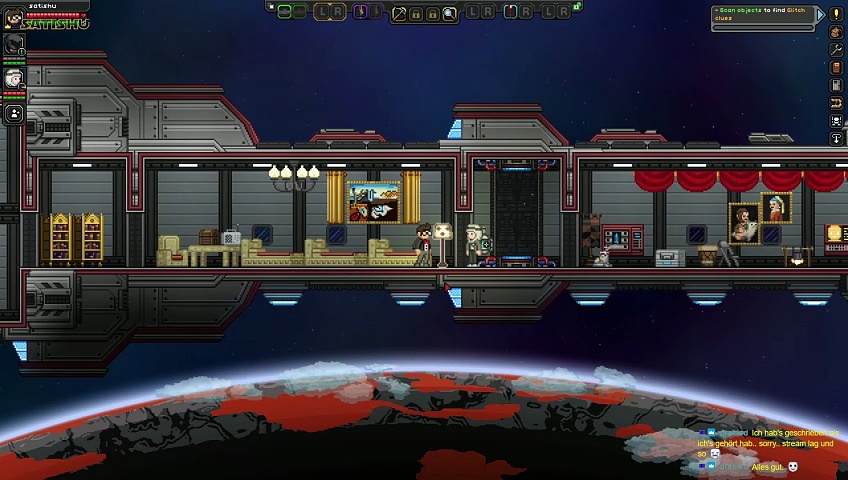Open the codex book icon

[x=837, y=68]
